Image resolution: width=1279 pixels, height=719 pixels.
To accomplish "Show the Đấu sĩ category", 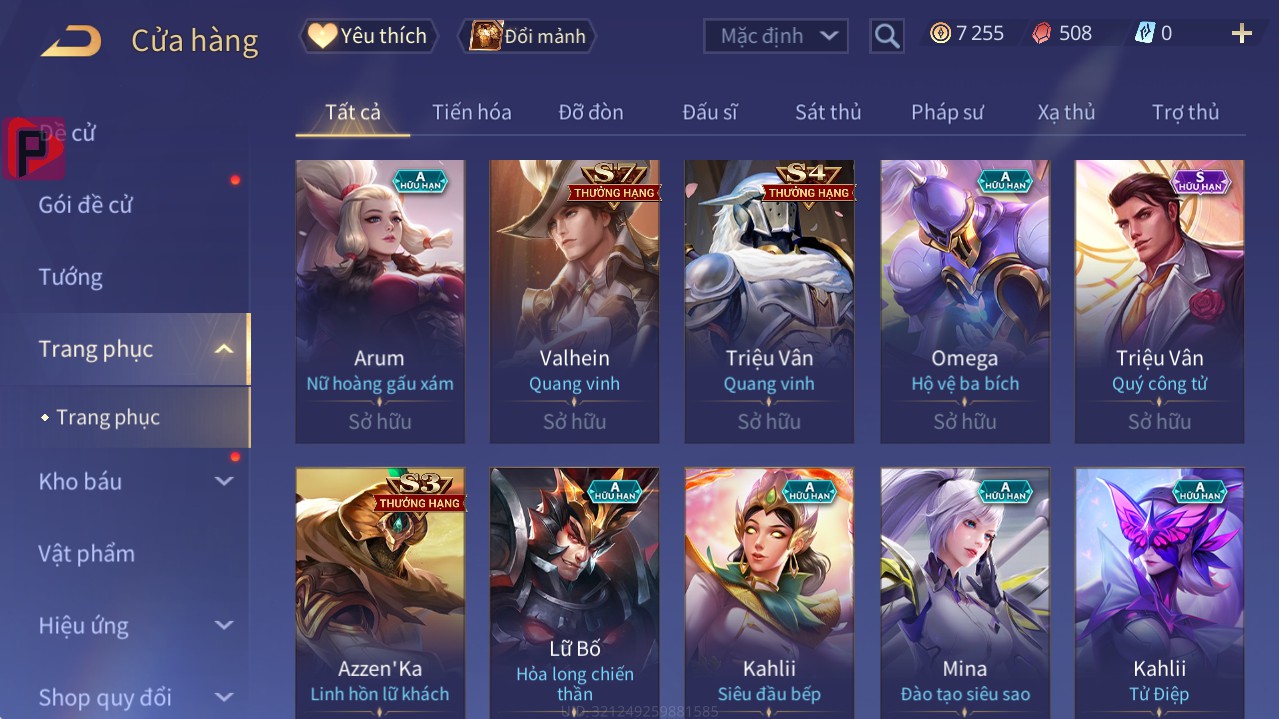I will point(710,112).
